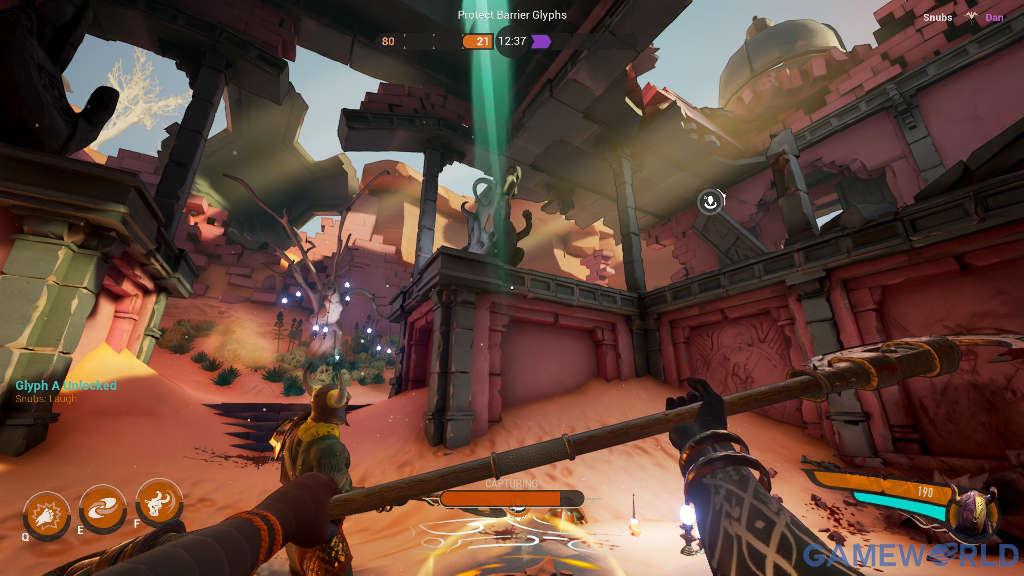Click the horned helmet character portrait
1024x576 pixels.
(972, 510)
